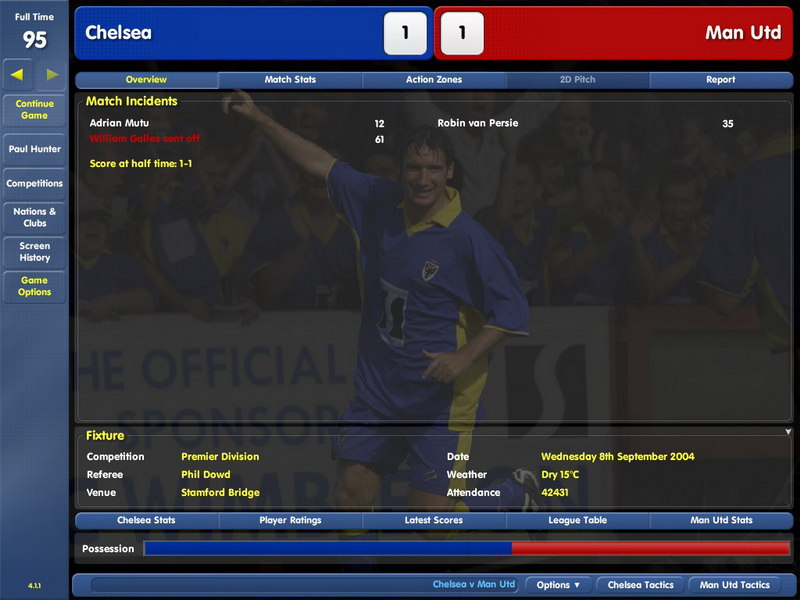
Task: Select the Overview tab
Action: pyautogui.click(x=146, y=80)
